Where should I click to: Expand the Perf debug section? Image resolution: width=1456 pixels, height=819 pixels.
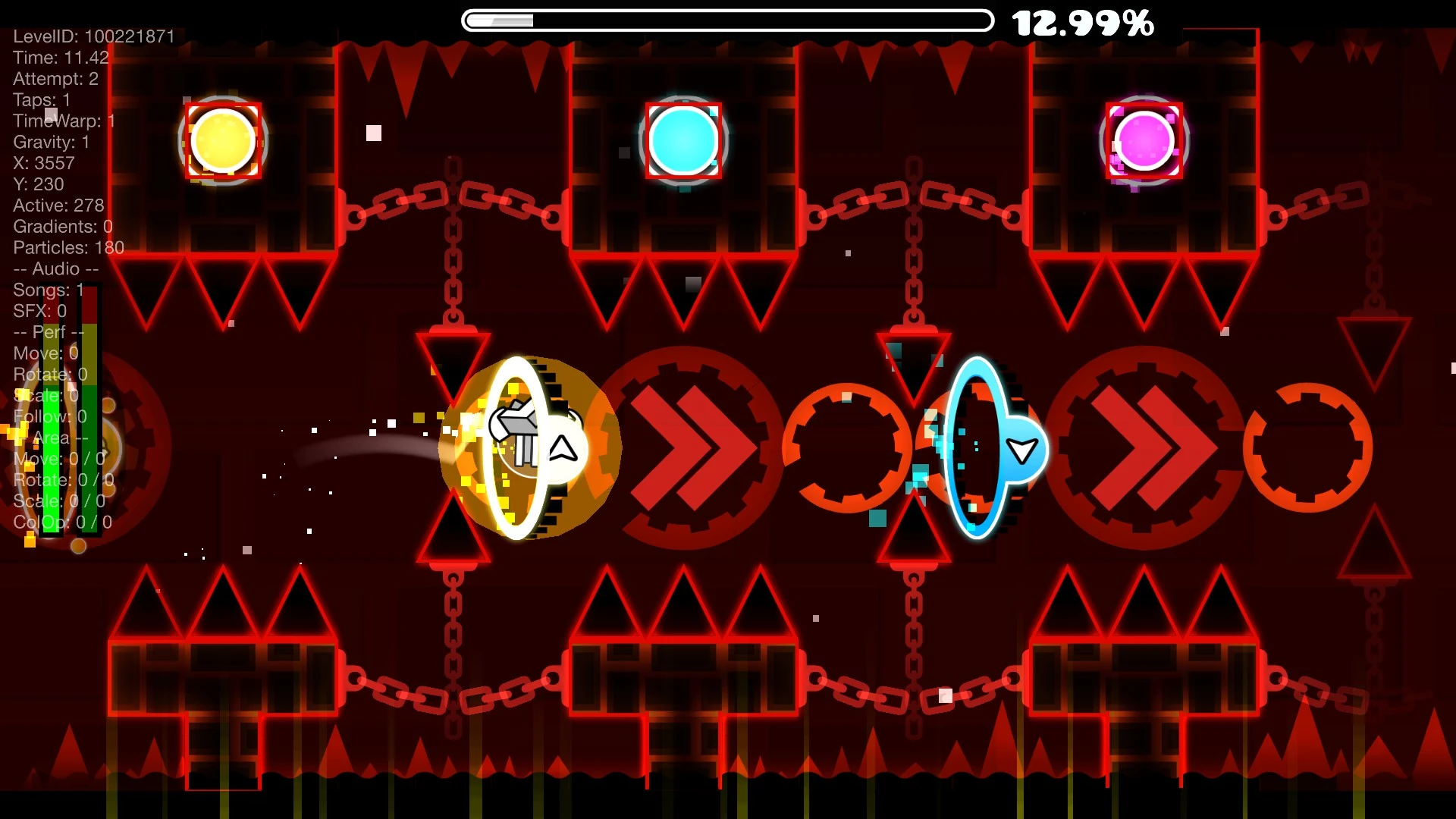click(x=48, y=332)
